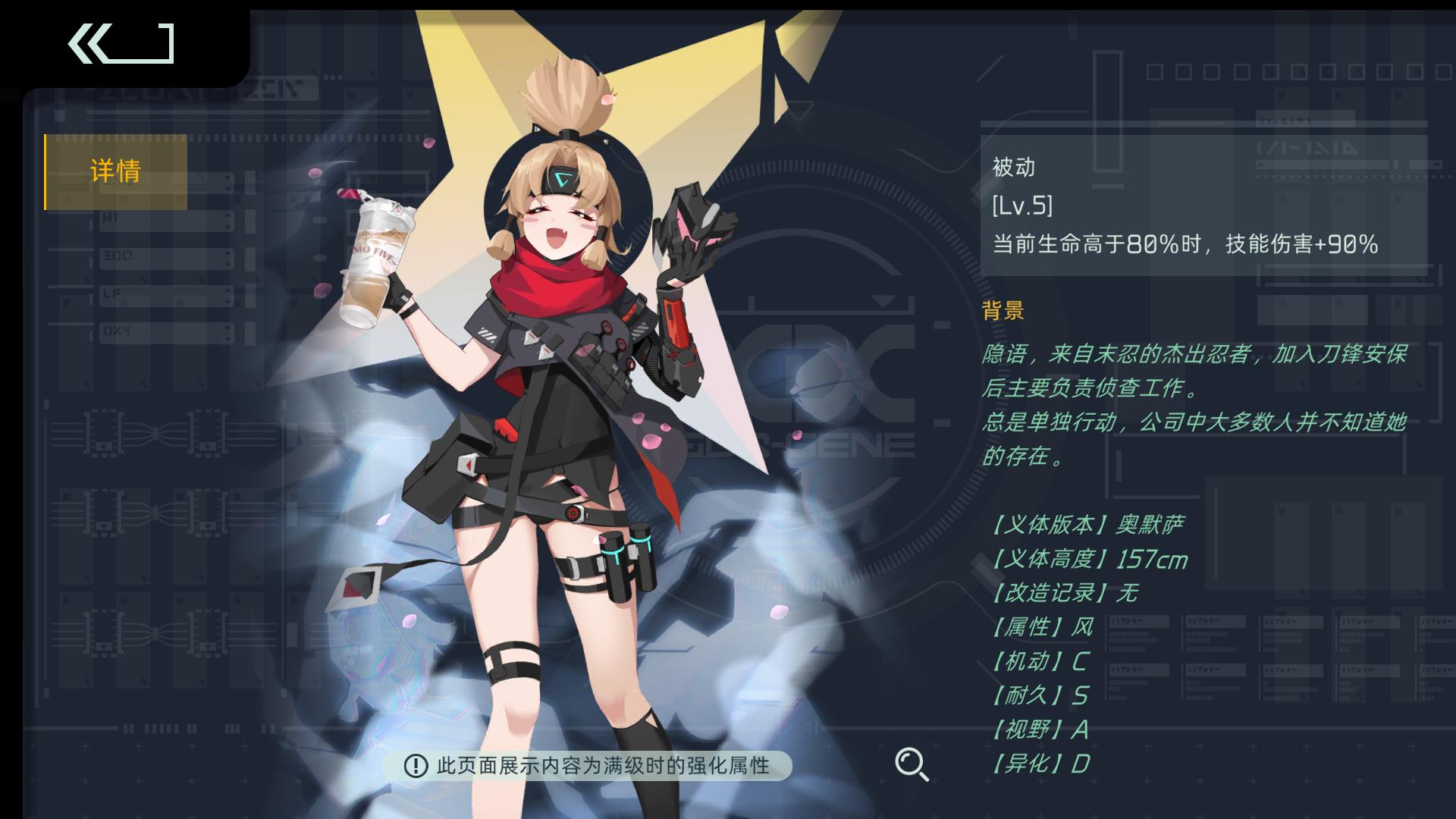Screen dimensions: 1456x819
Task: Switch to the 详情 tab
Action: (x=115, y=171)
